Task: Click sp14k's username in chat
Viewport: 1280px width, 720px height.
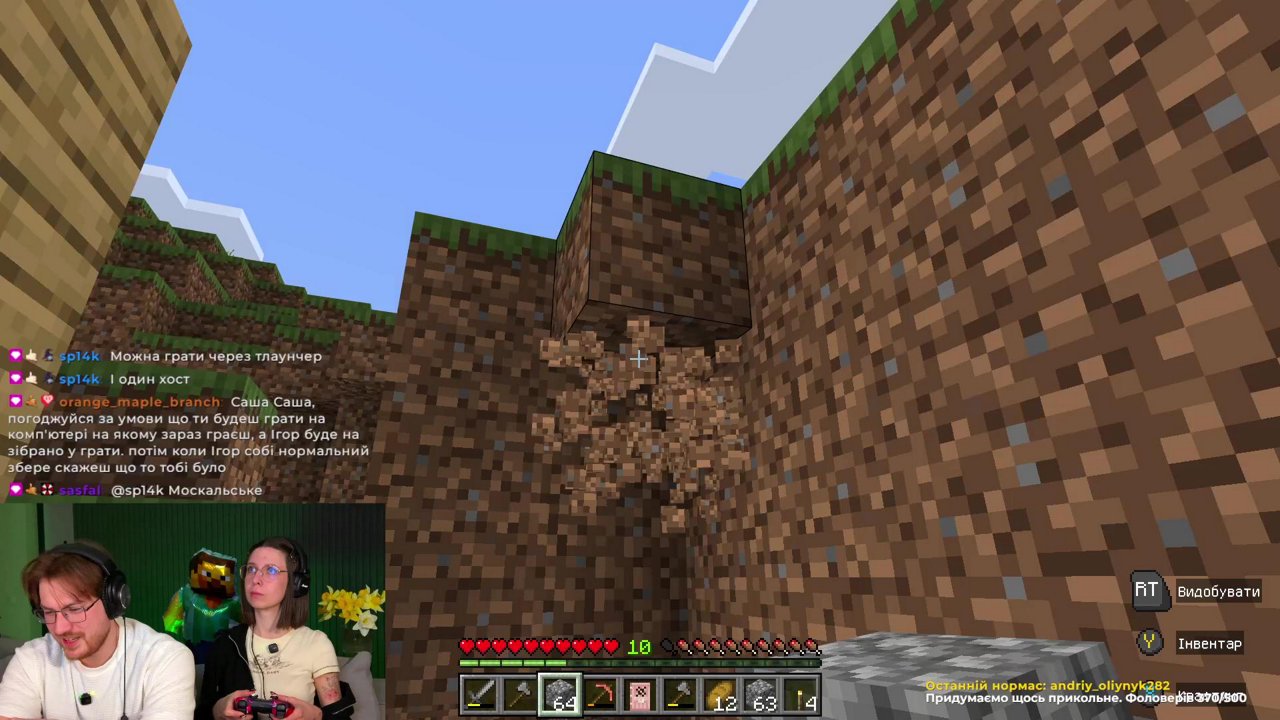Action: [x=78, y=356]
